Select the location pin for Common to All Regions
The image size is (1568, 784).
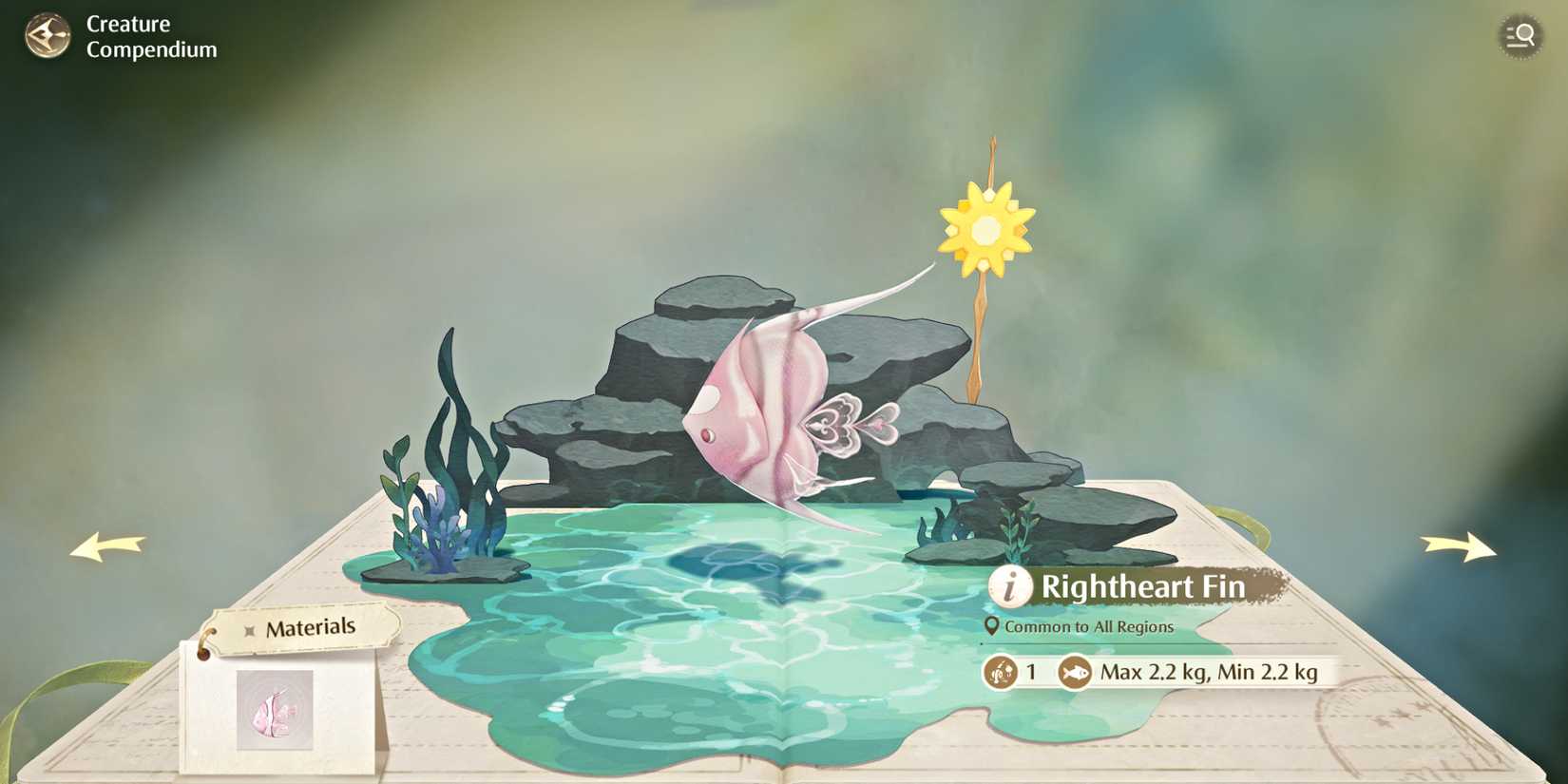[x=991, y=627]
